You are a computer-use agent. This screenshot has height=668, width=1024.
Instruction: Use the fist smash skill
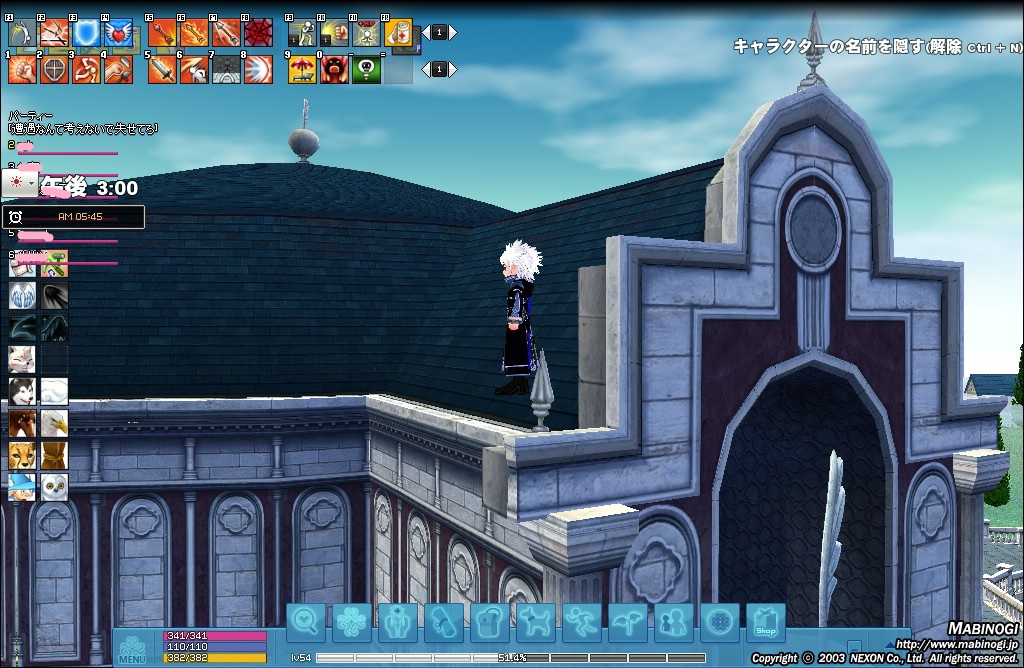point(23,69)
